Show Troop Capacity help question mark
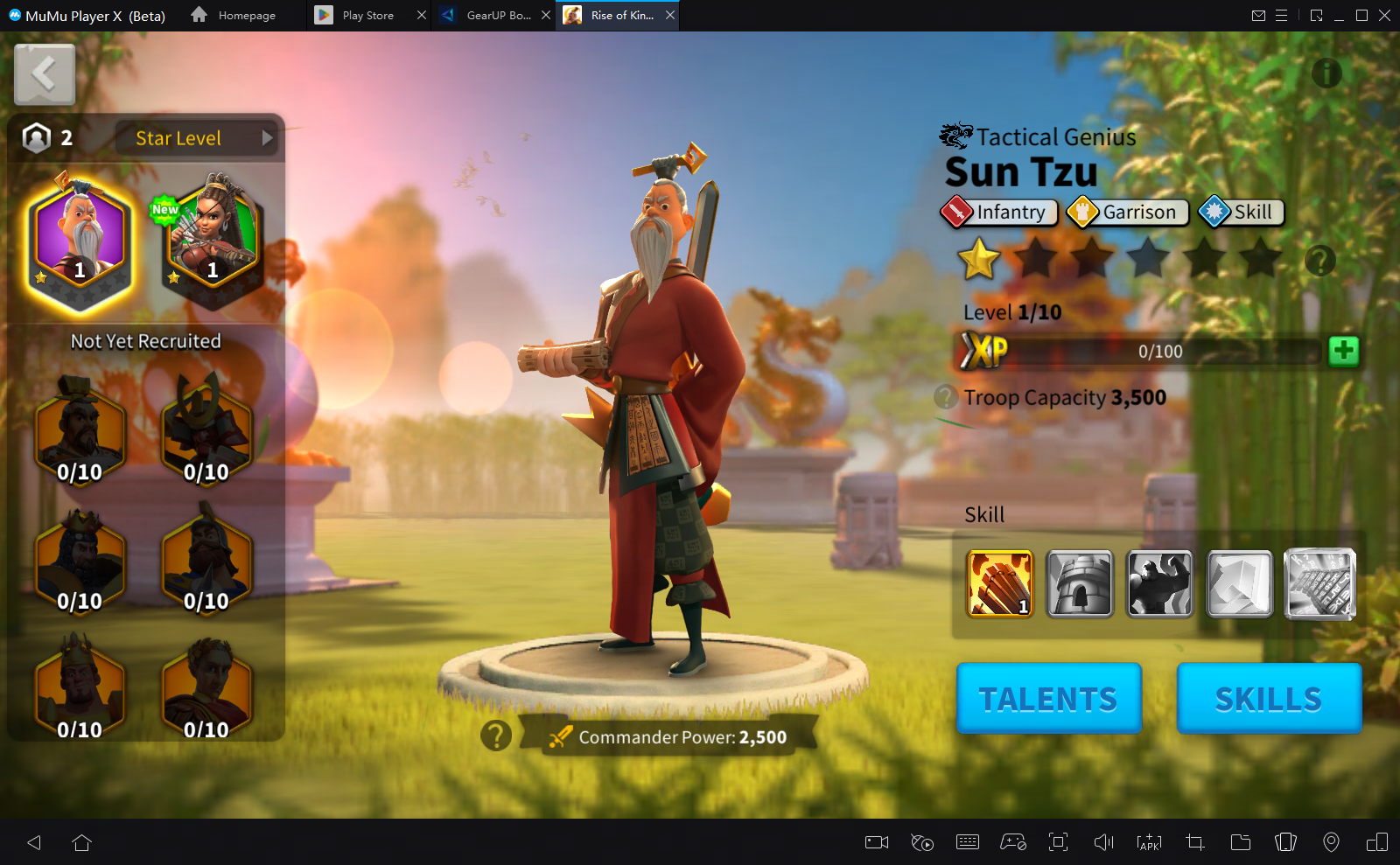The height and width of the screenshot is (865, 1400). coord(945,397)
